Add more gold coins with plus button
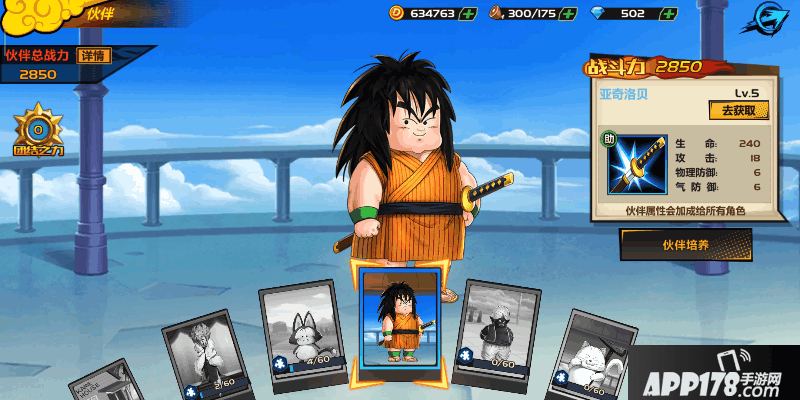 pyautogui.click(x=466, y=13)
